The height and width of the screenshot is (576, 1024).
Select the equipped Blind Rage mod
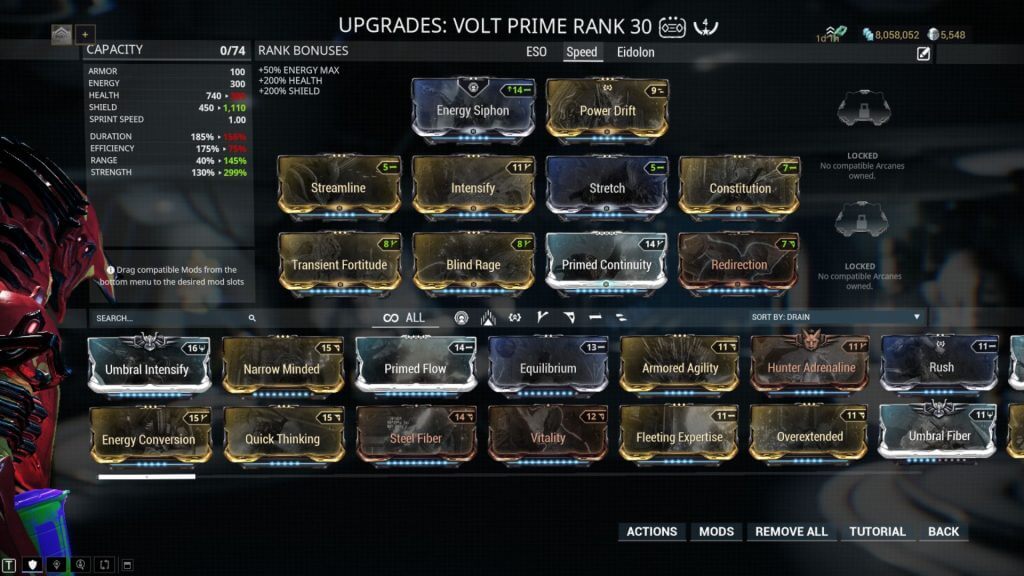tap(473, 264)
